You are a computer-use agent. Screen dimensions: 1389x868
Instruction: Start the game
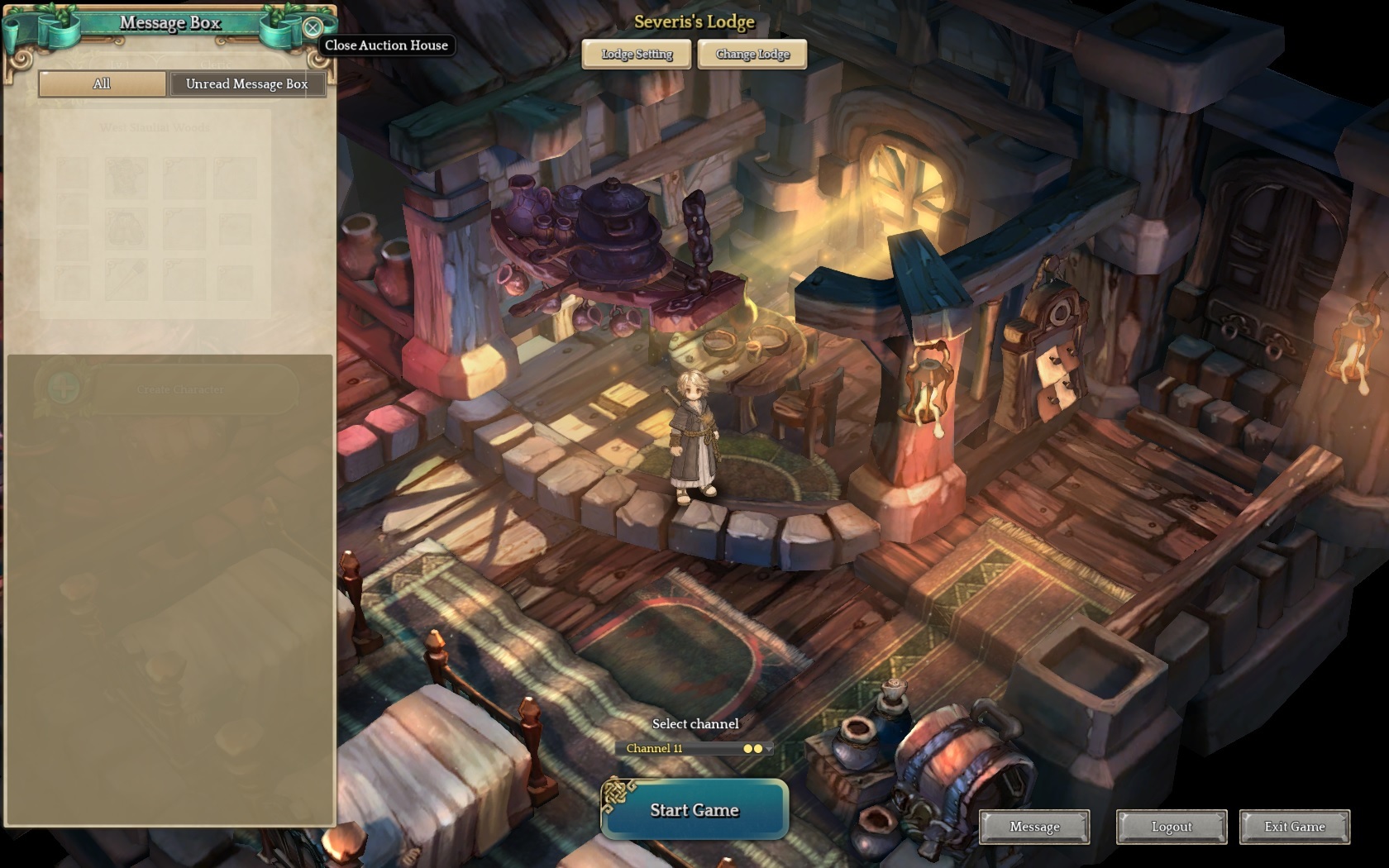[694, 810]
